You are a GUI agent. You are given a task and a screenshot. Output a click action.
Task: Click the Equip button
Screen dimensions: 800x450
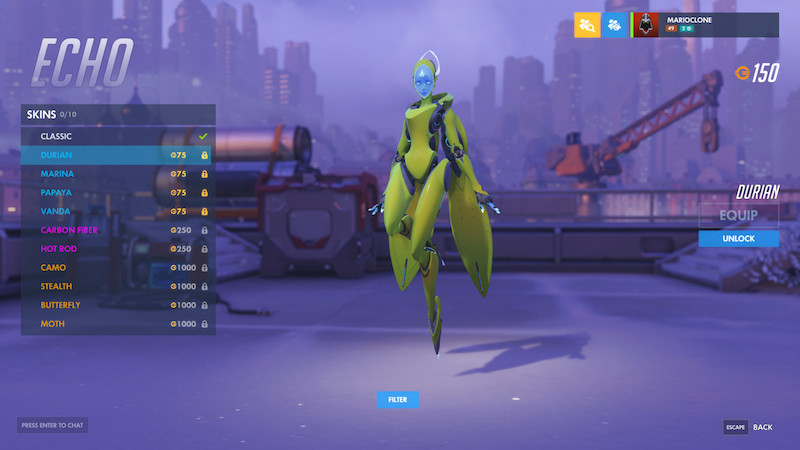tap(738, 214)
